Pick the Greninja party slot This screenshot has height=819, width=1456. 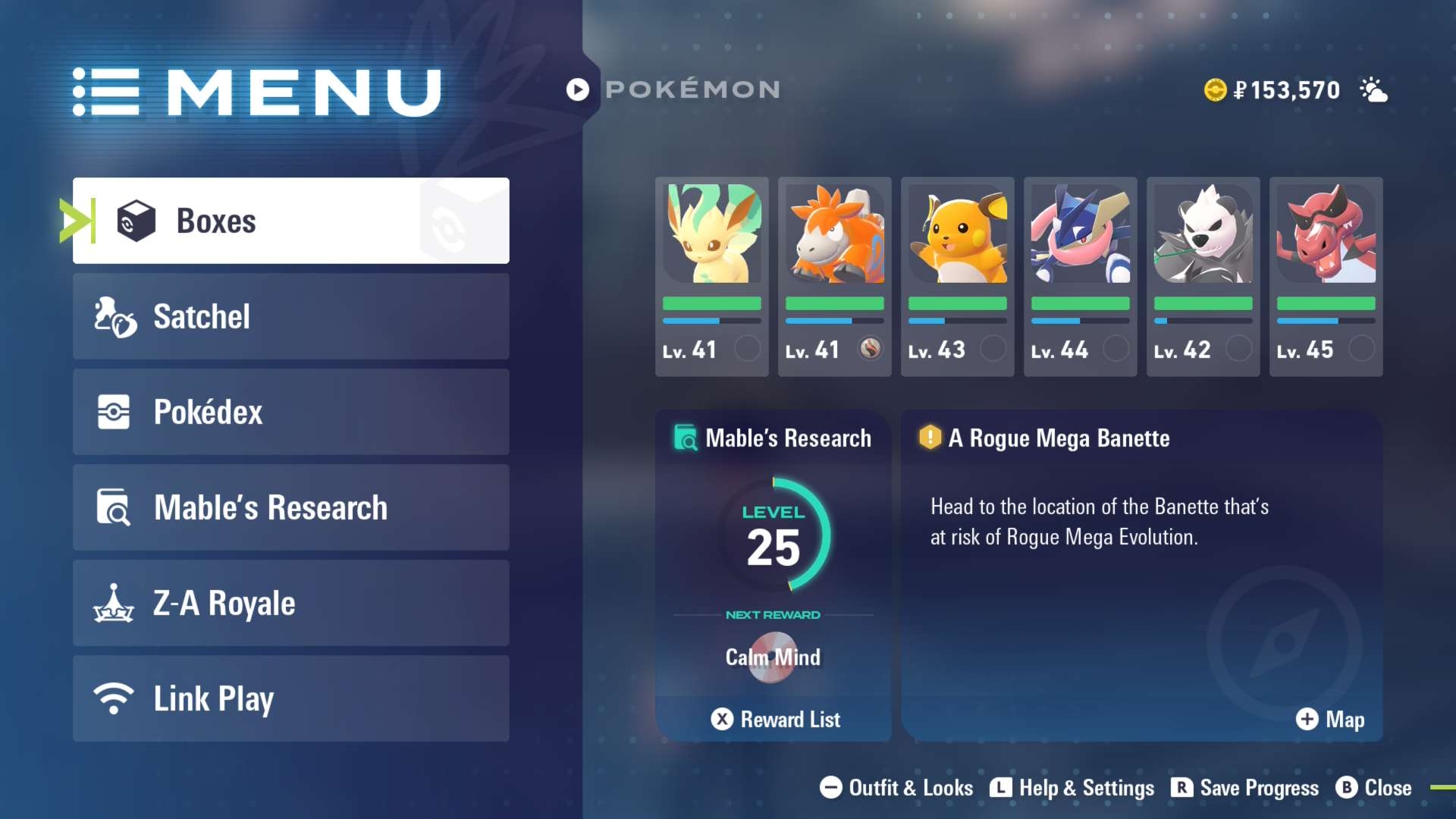pyautogui.click(x=1080, y=276)
